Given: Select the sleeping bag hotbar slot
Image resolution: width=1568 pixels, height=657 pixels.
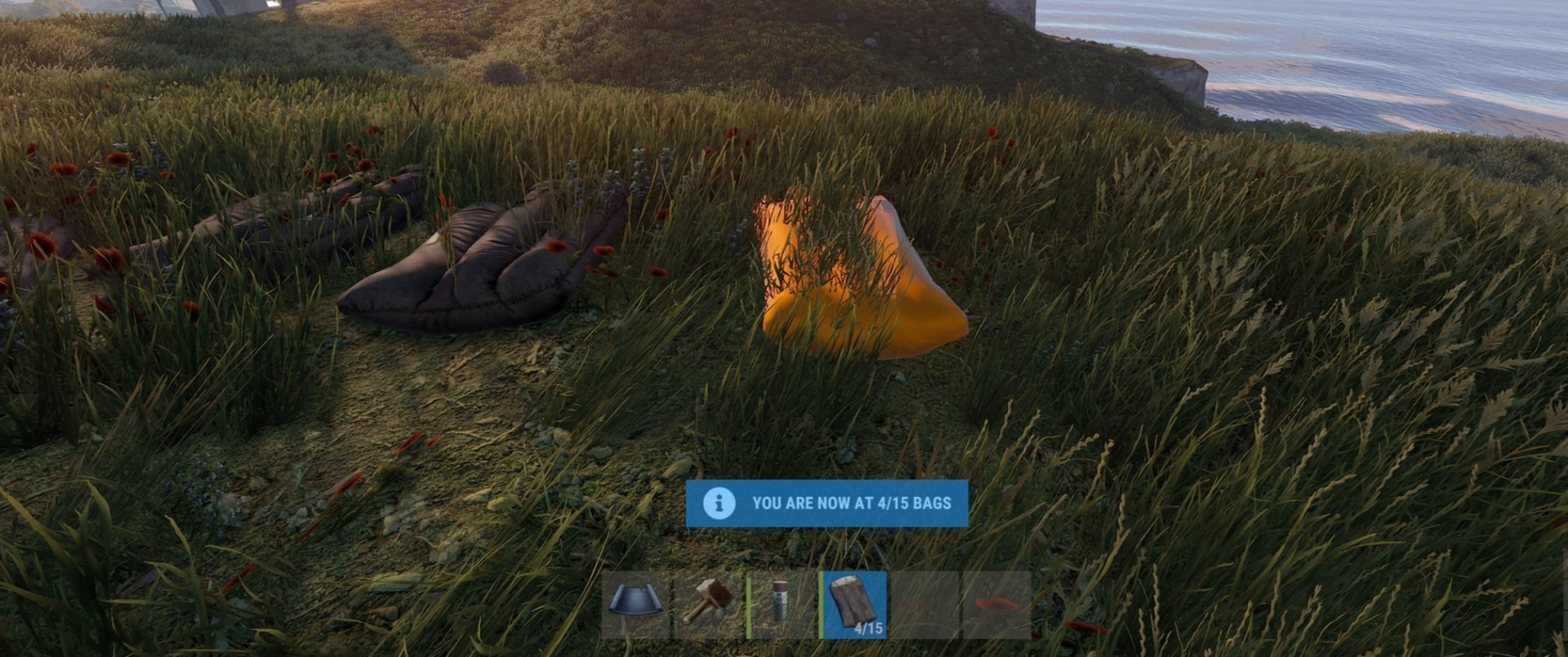Looking at the screenshot, I should (x=853, y=606).
